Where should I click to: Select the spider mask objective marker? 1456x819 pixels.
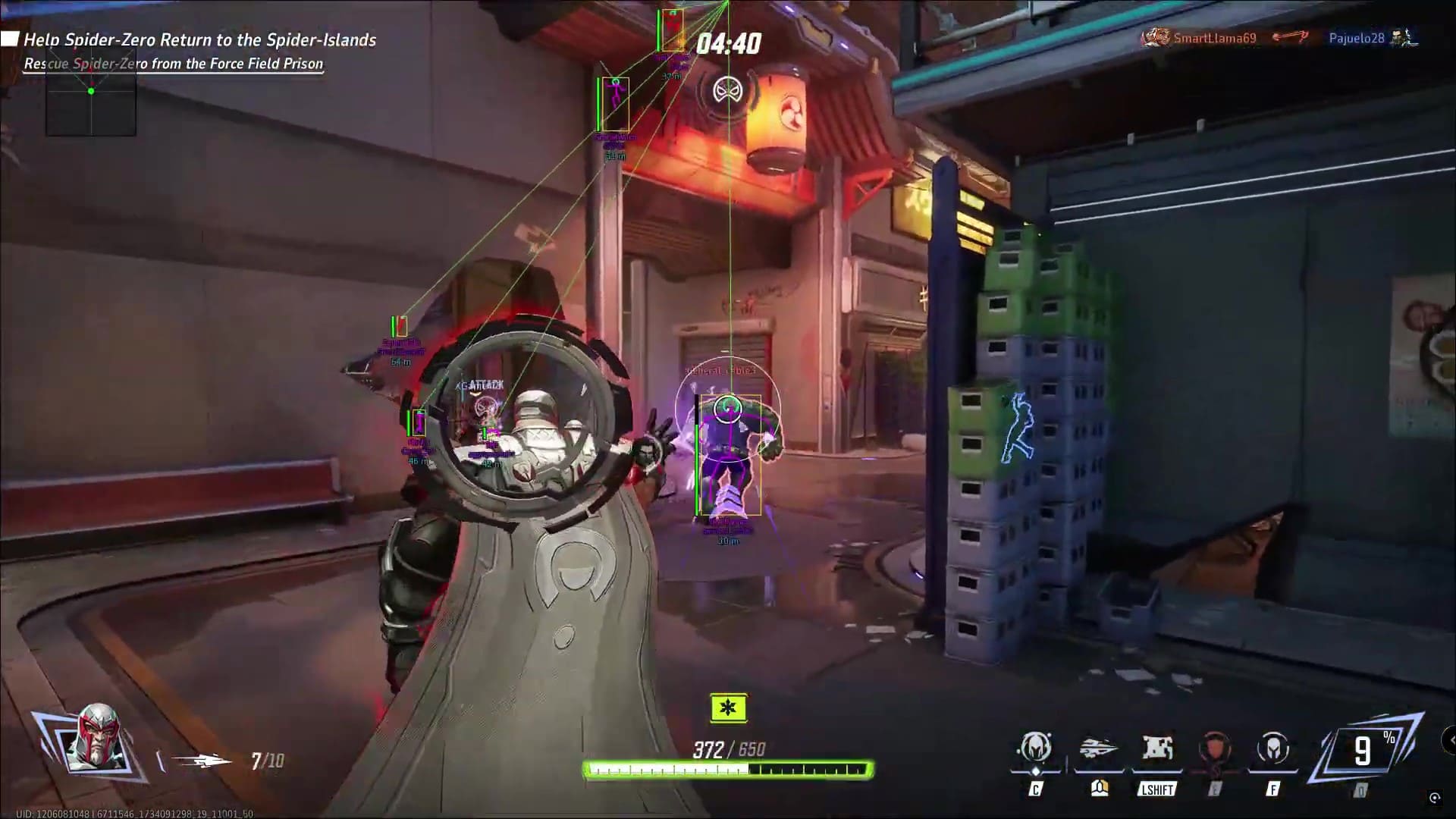point(727,92)
